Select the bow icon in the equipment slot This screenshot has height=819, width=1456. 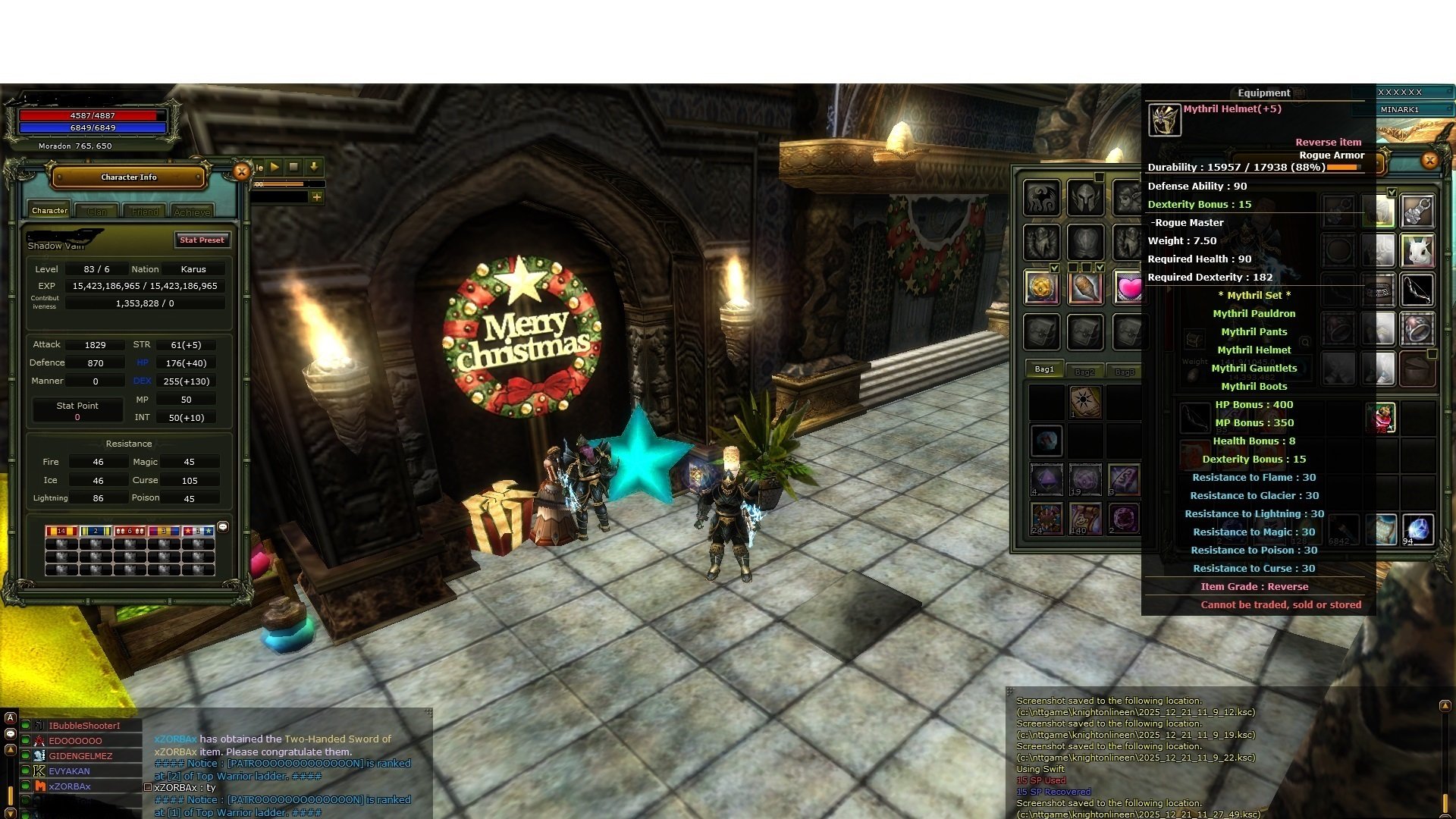(1417, 289)
